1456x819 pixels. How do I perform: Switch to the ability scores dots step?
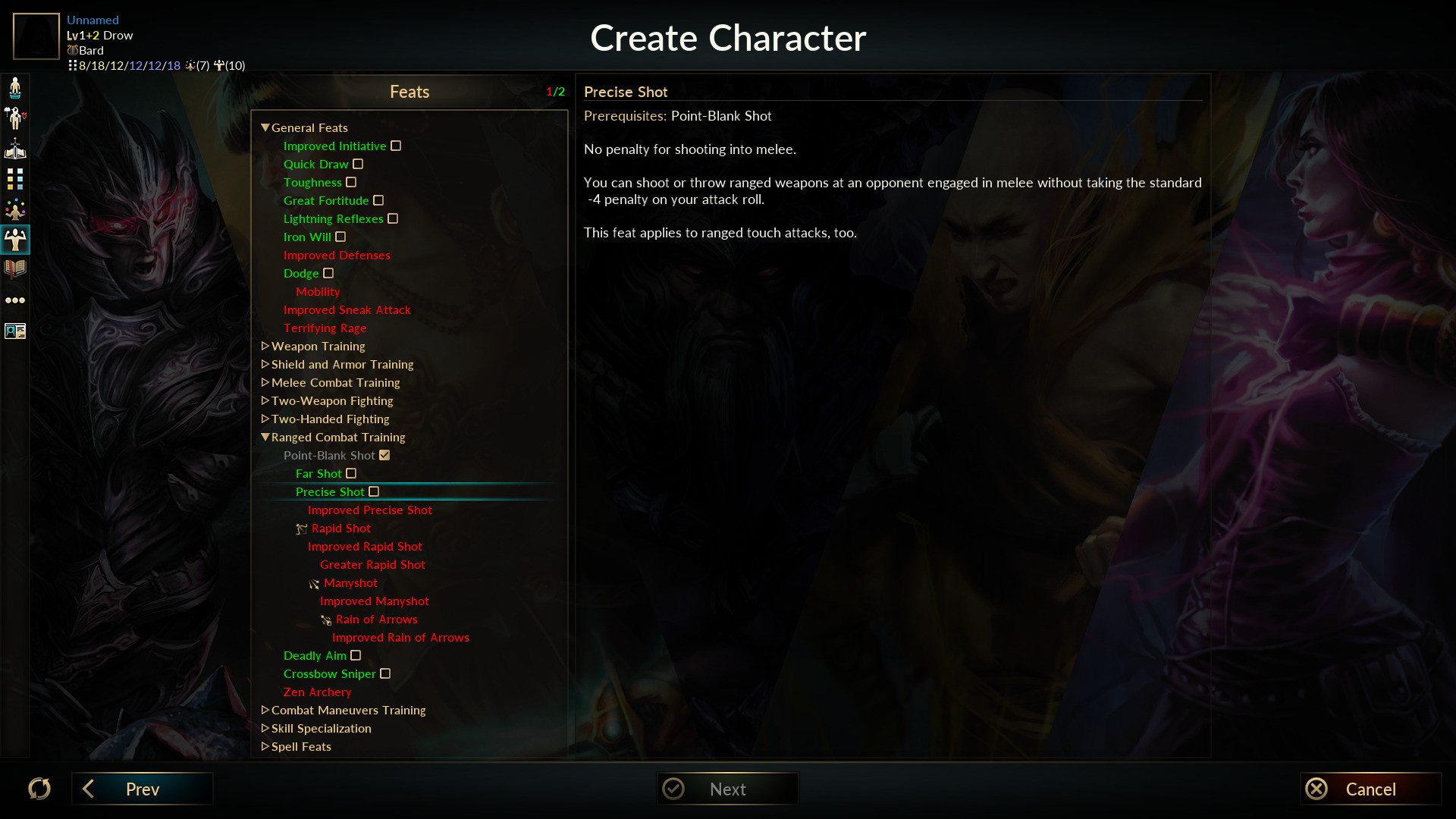click(x=15, y=179)
